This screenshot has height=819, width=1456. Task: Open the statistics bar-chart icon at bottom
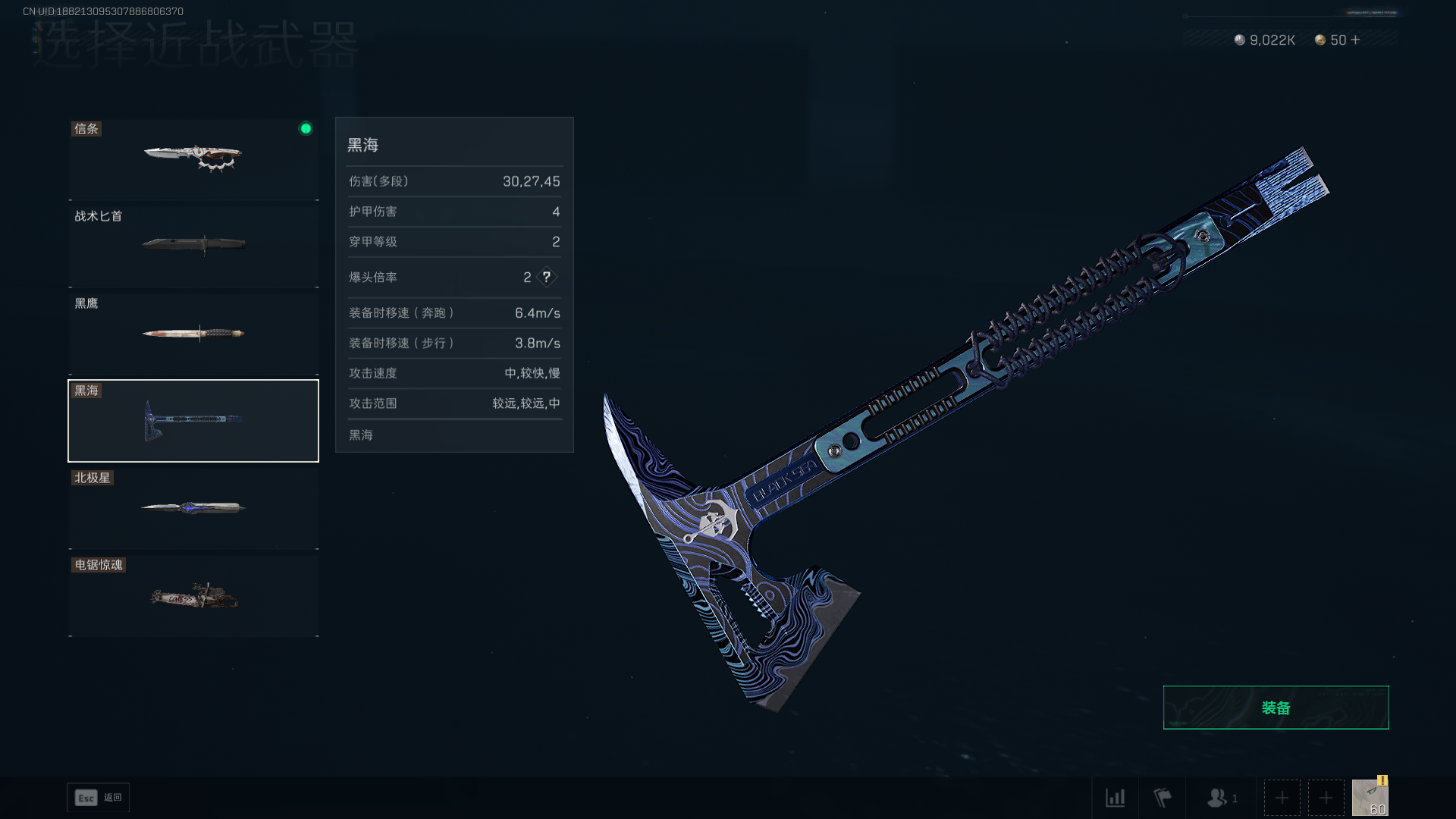pos(1116,798)
